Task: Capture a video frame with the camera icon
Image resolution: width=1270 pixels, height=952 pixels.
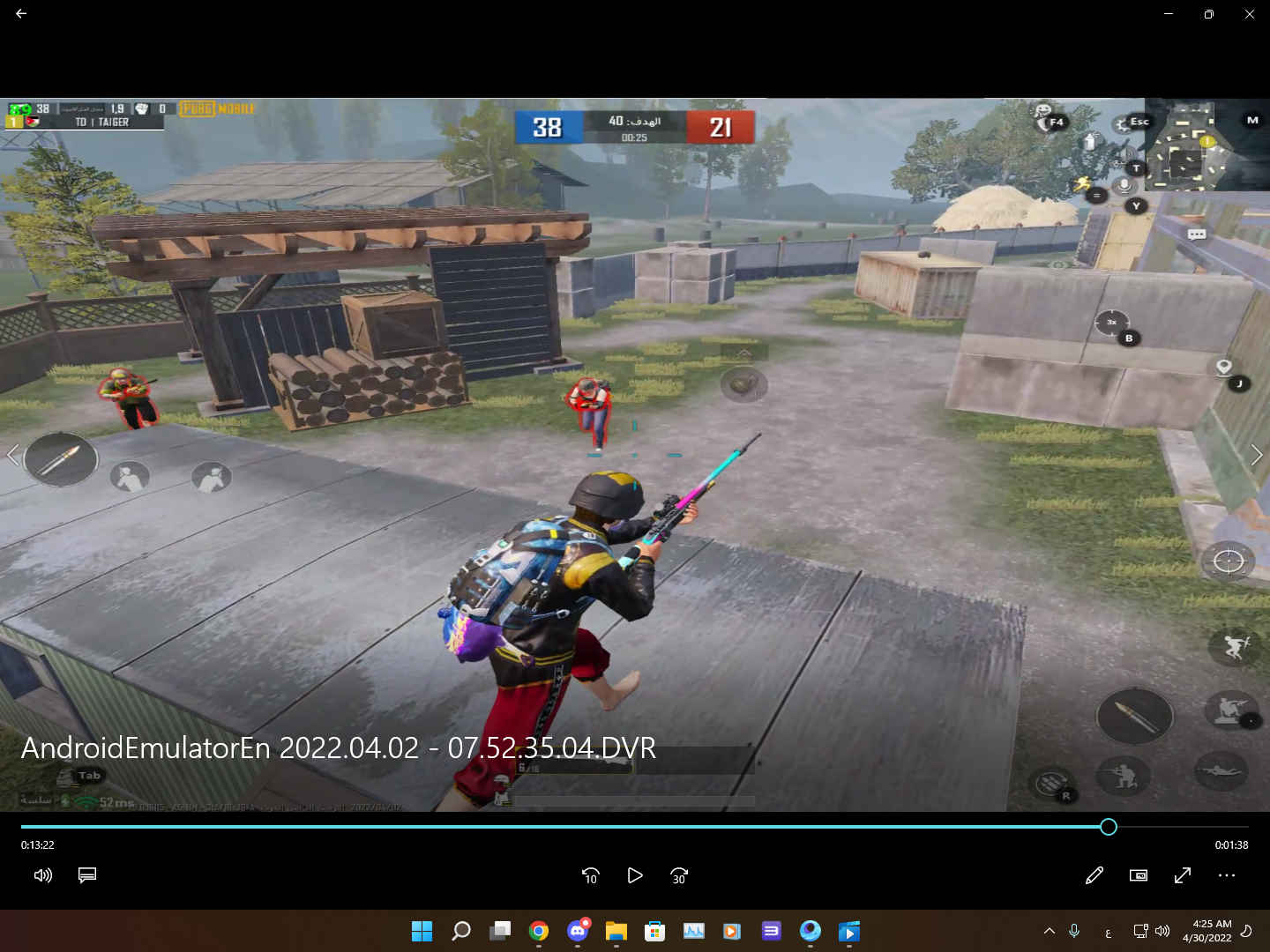Action: point(1139,875)
